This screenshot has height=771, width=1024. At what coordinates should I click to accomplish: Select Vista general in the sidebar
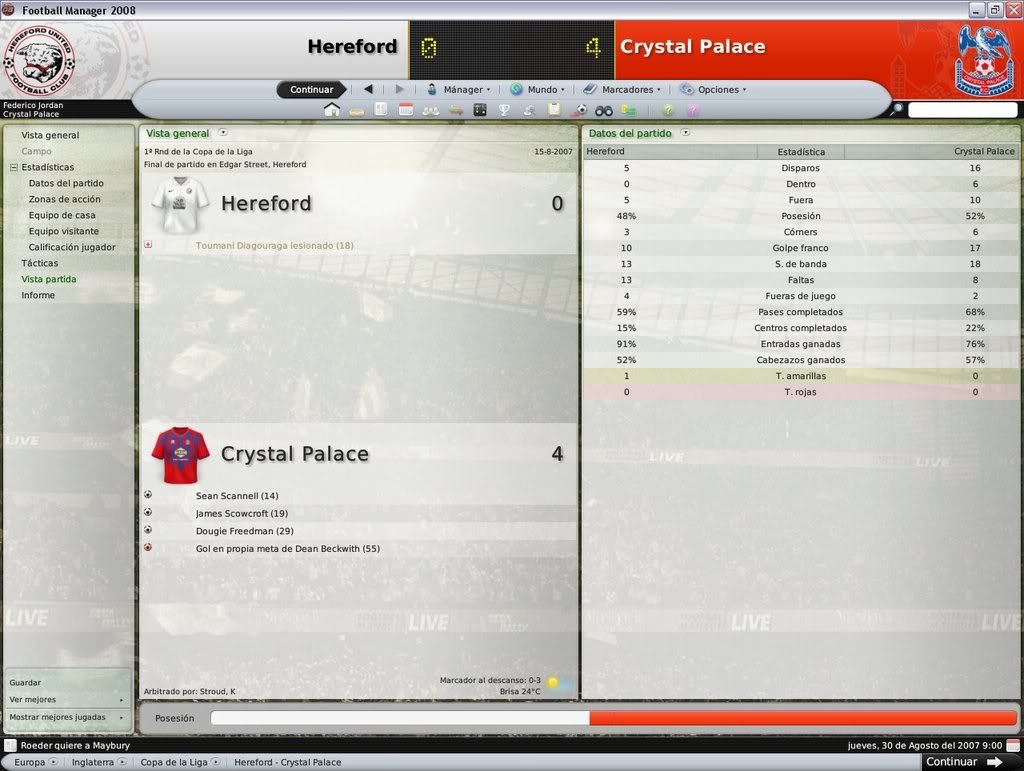click(50, 135)
